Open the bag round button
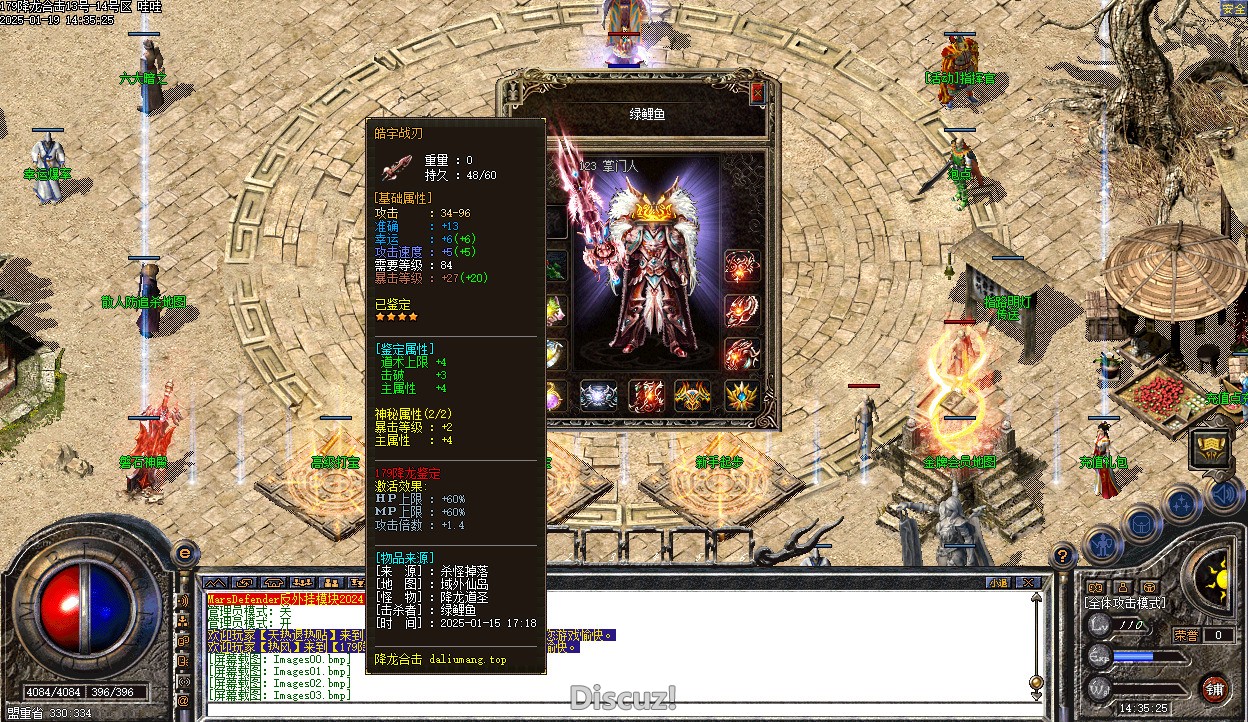 pyautogui.click(x=1141, y=522)
